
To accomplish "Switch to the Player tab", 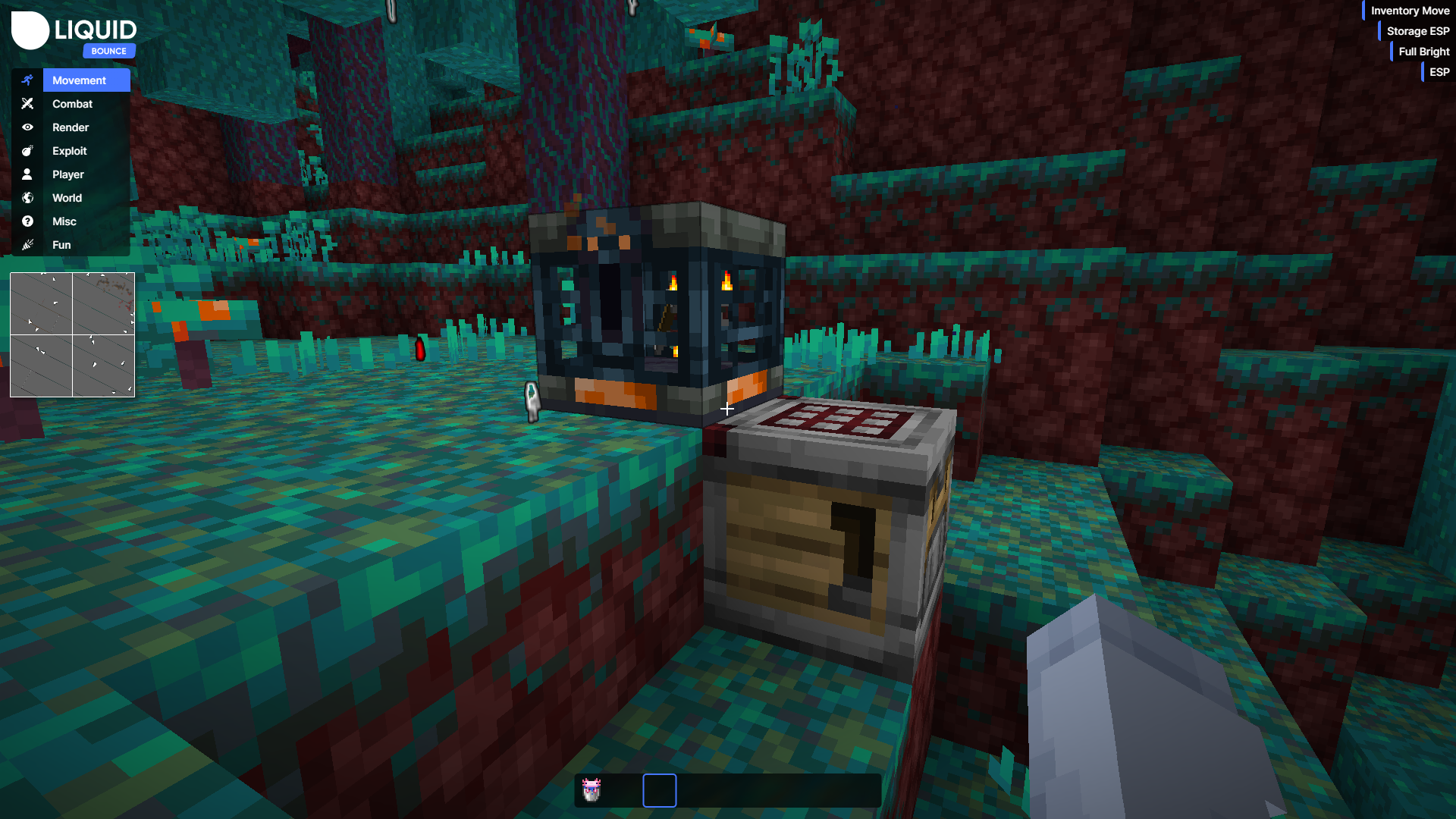I will click(x=67, y=174).
